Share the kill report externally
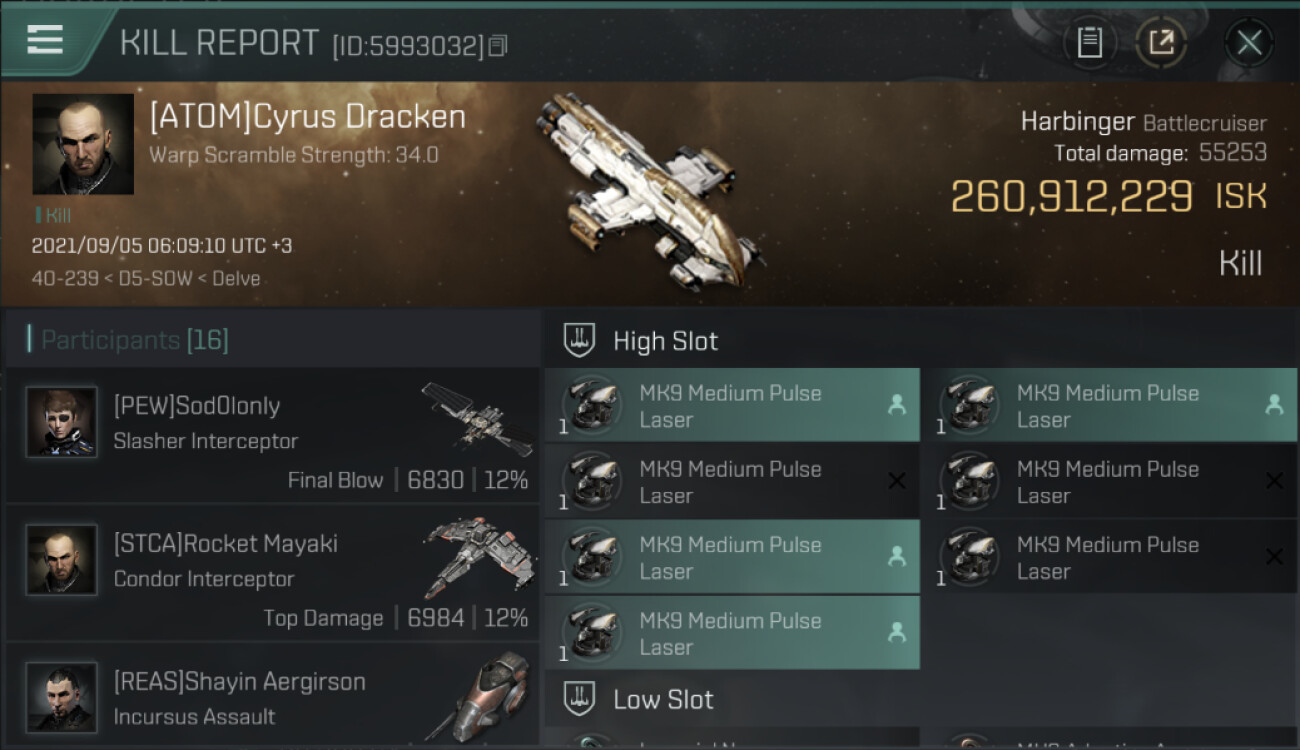Viewport: 1300px width, 750px height. pos(1161,43)
